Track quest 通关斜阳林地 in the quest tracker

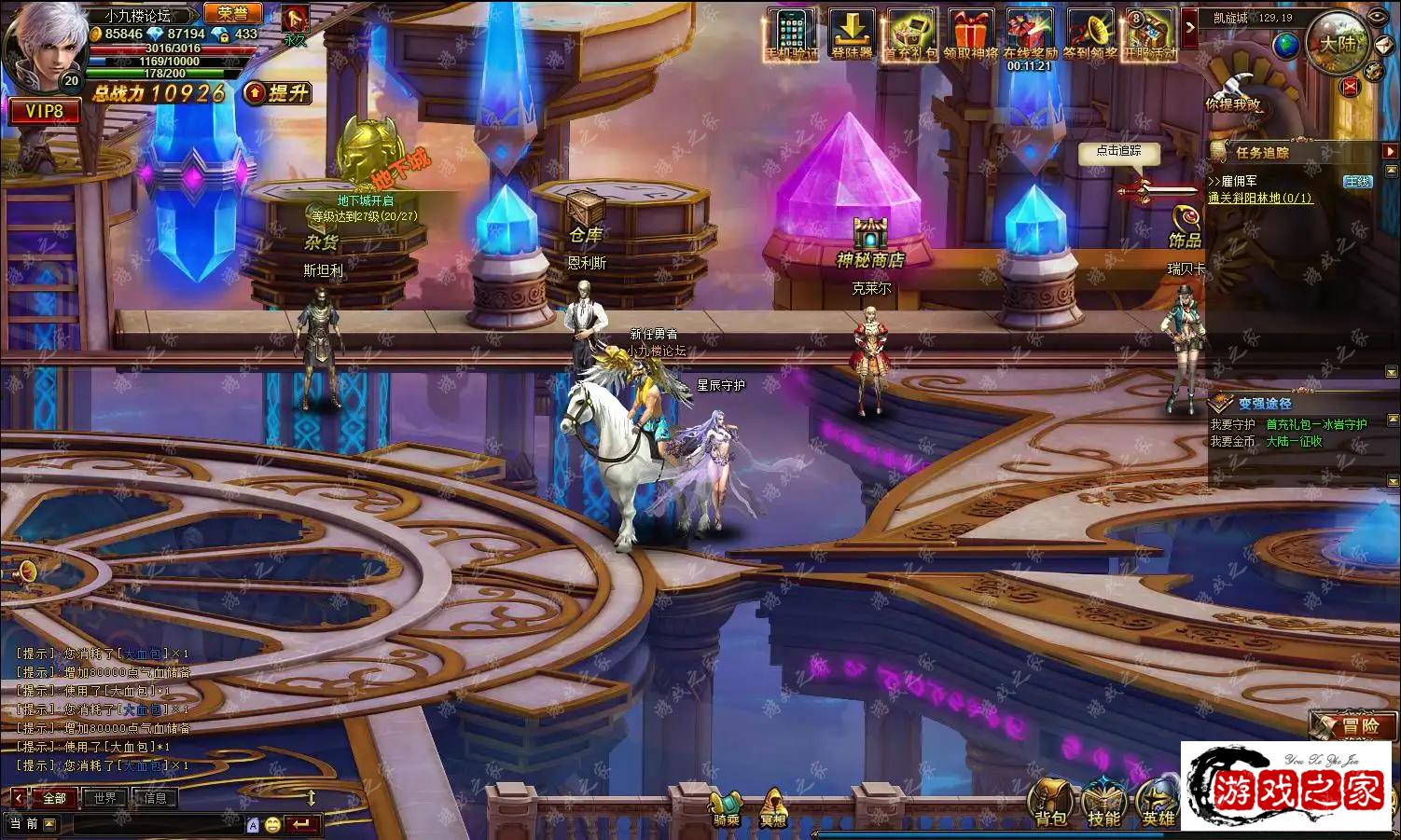coord(1259,198)
